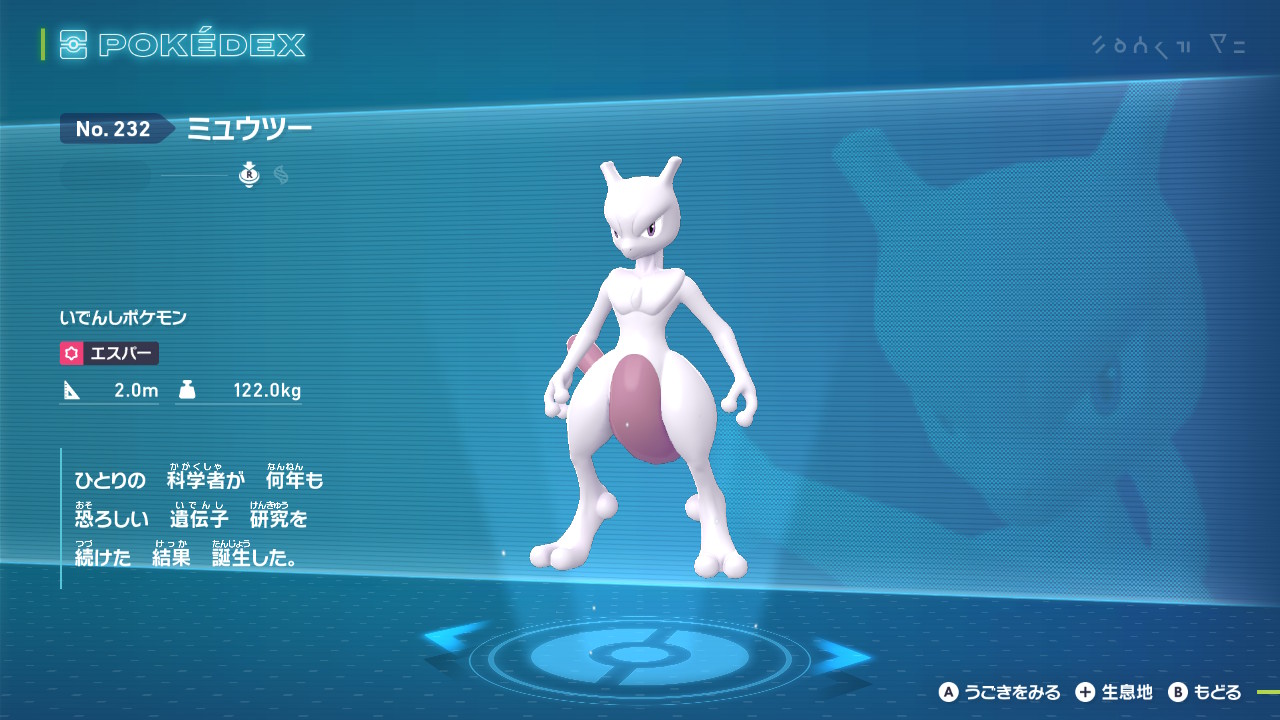Switch to the faded DNA-shaped form icon
Image resolution: width=1280 pixels, height=720 pixels.
tap(281, 175)
